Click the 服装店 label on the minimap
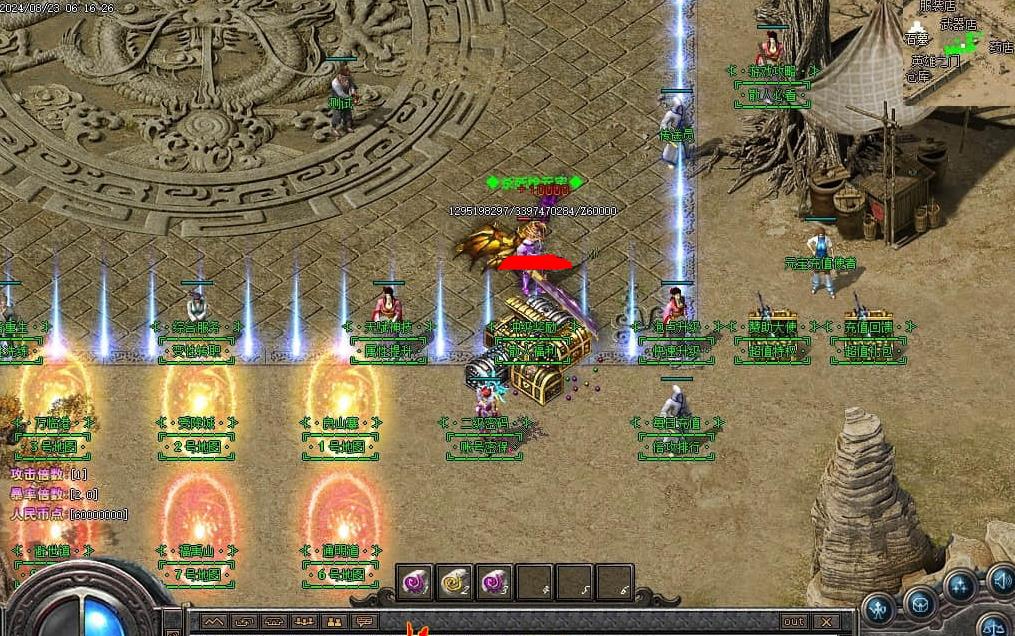The image size is (1015, 636). pos(936,6)
